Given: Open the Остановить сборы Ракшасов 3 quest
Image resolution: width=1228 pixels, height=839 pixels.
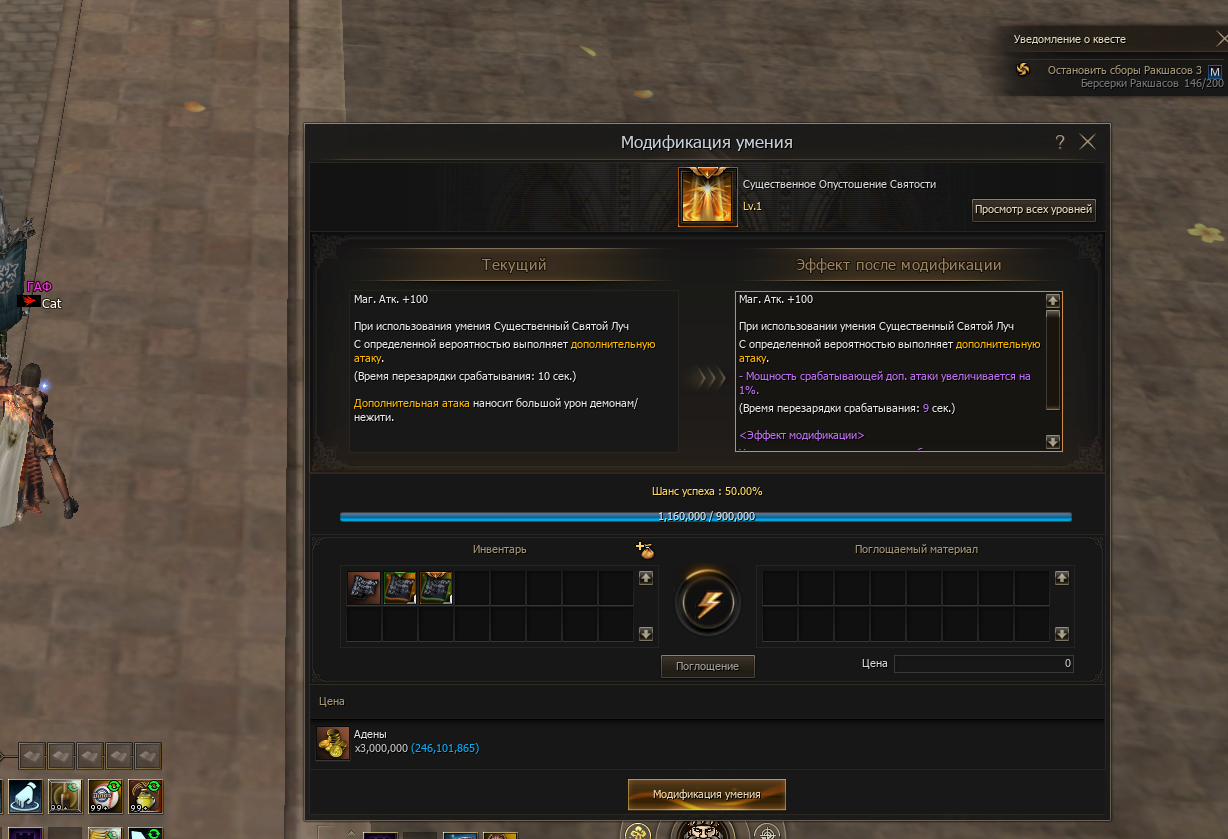Looking at the screenshot, I should tap(1124, 70).
